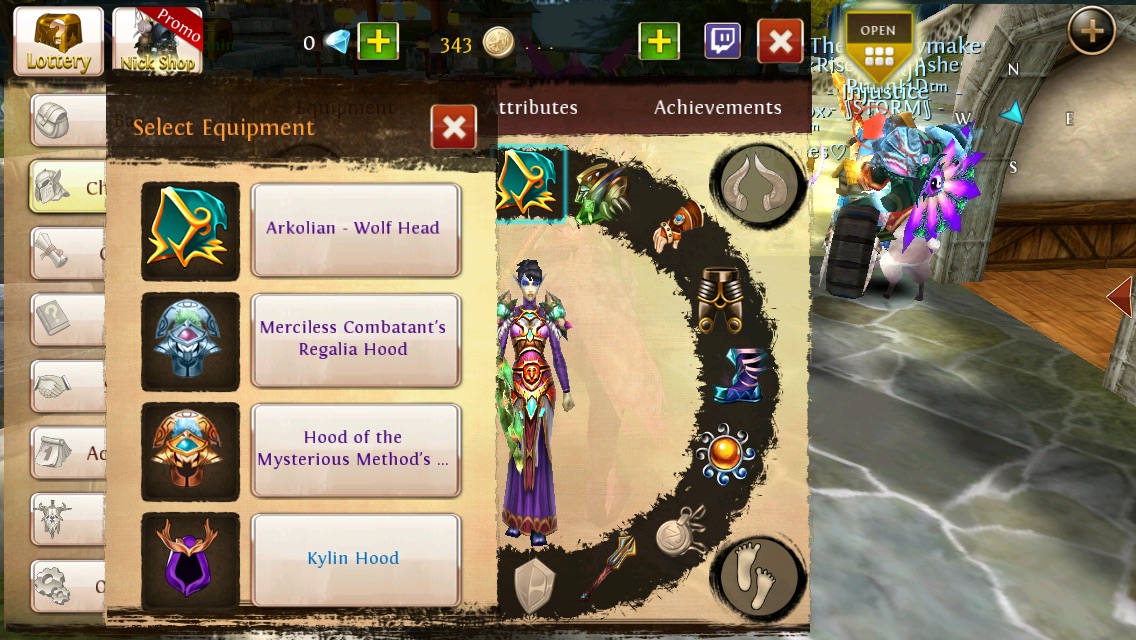Open the Nick Shop promo

tap(157, 41)
